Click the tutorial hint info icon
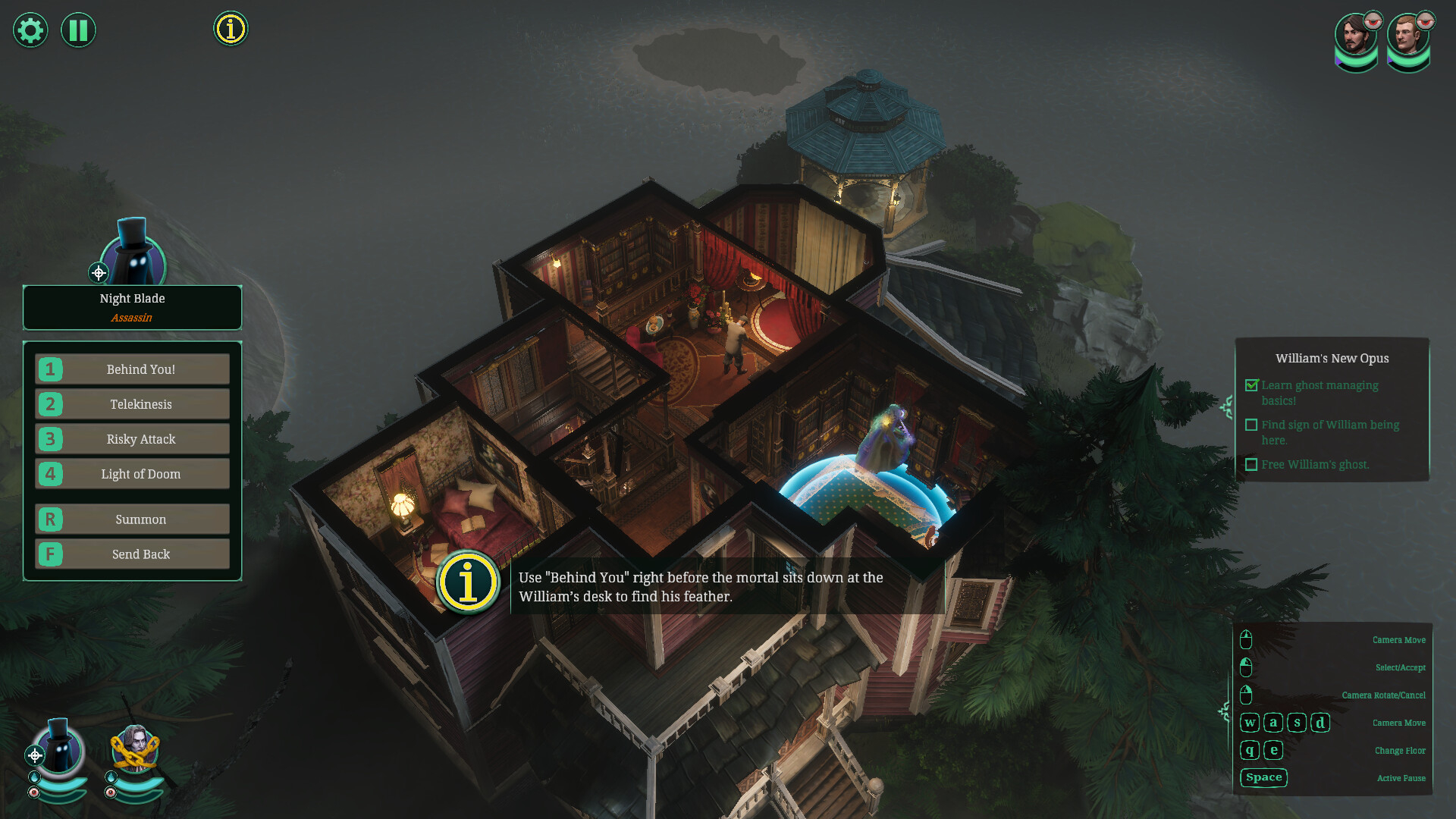Screen dimensions: 1456x819 [468, 582]
